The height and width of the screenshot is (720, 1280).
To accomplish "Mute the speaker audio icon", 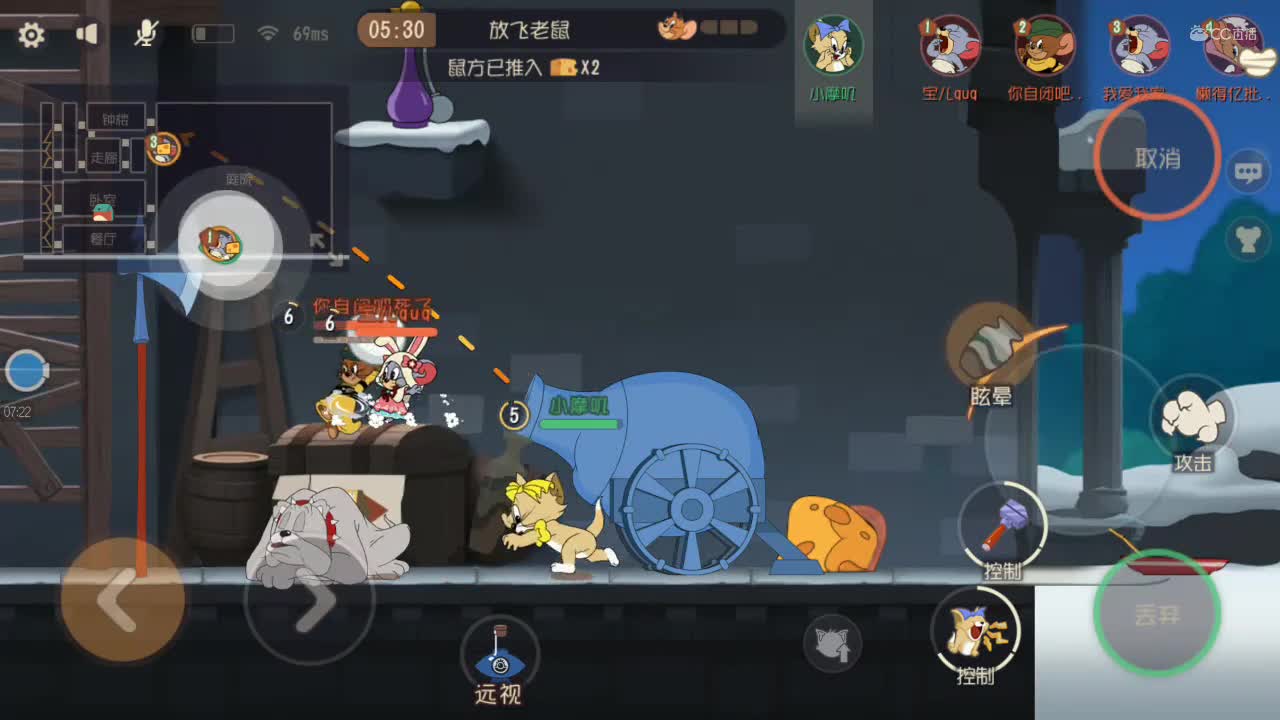I will (86, 33).
